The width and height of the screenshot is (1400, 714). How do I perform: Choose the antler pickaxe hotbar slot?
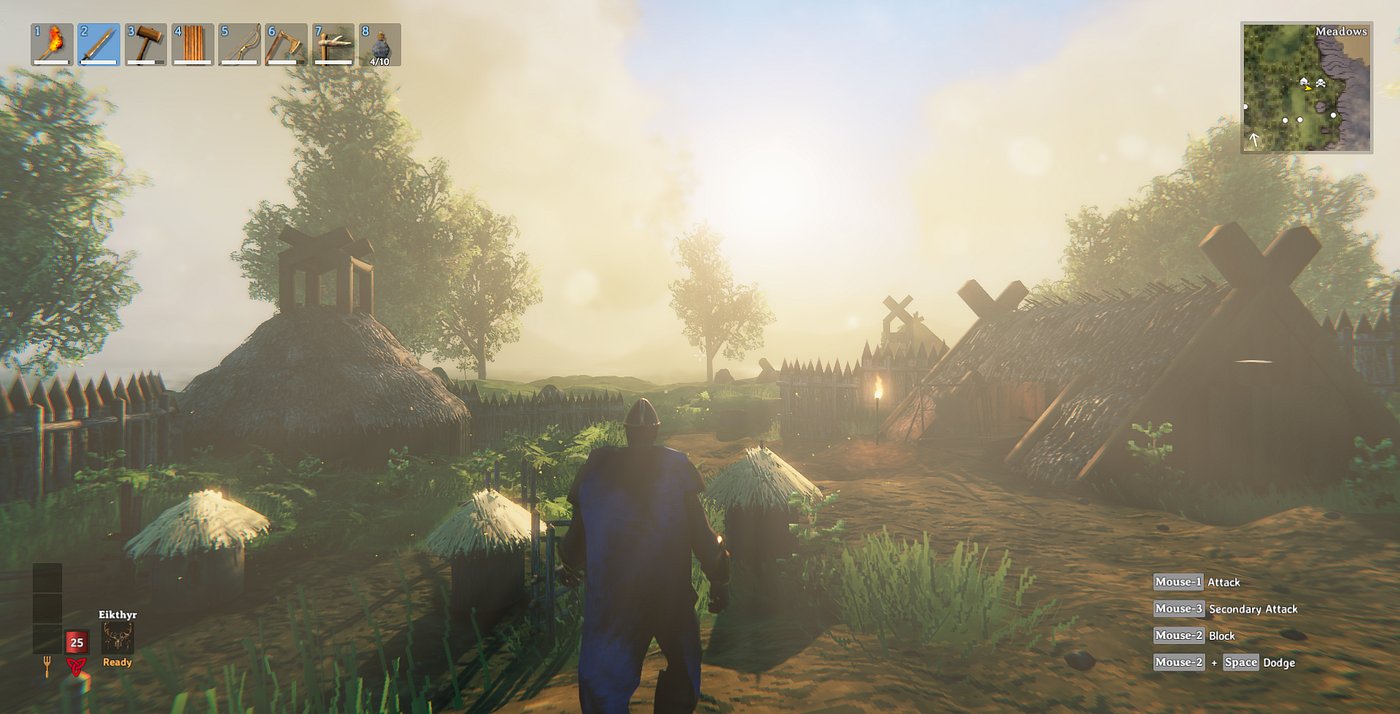tap(333, 44)
